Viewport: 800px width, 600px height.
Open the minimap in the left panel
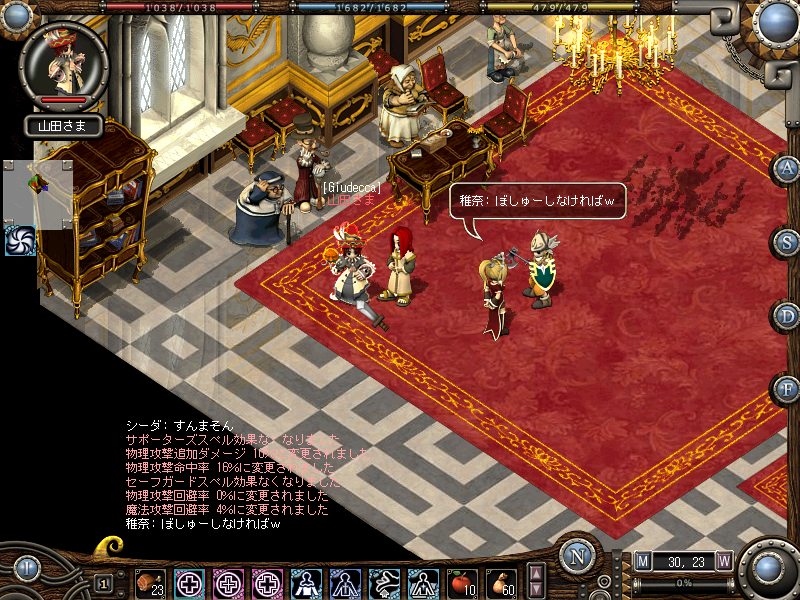point(38,192)
